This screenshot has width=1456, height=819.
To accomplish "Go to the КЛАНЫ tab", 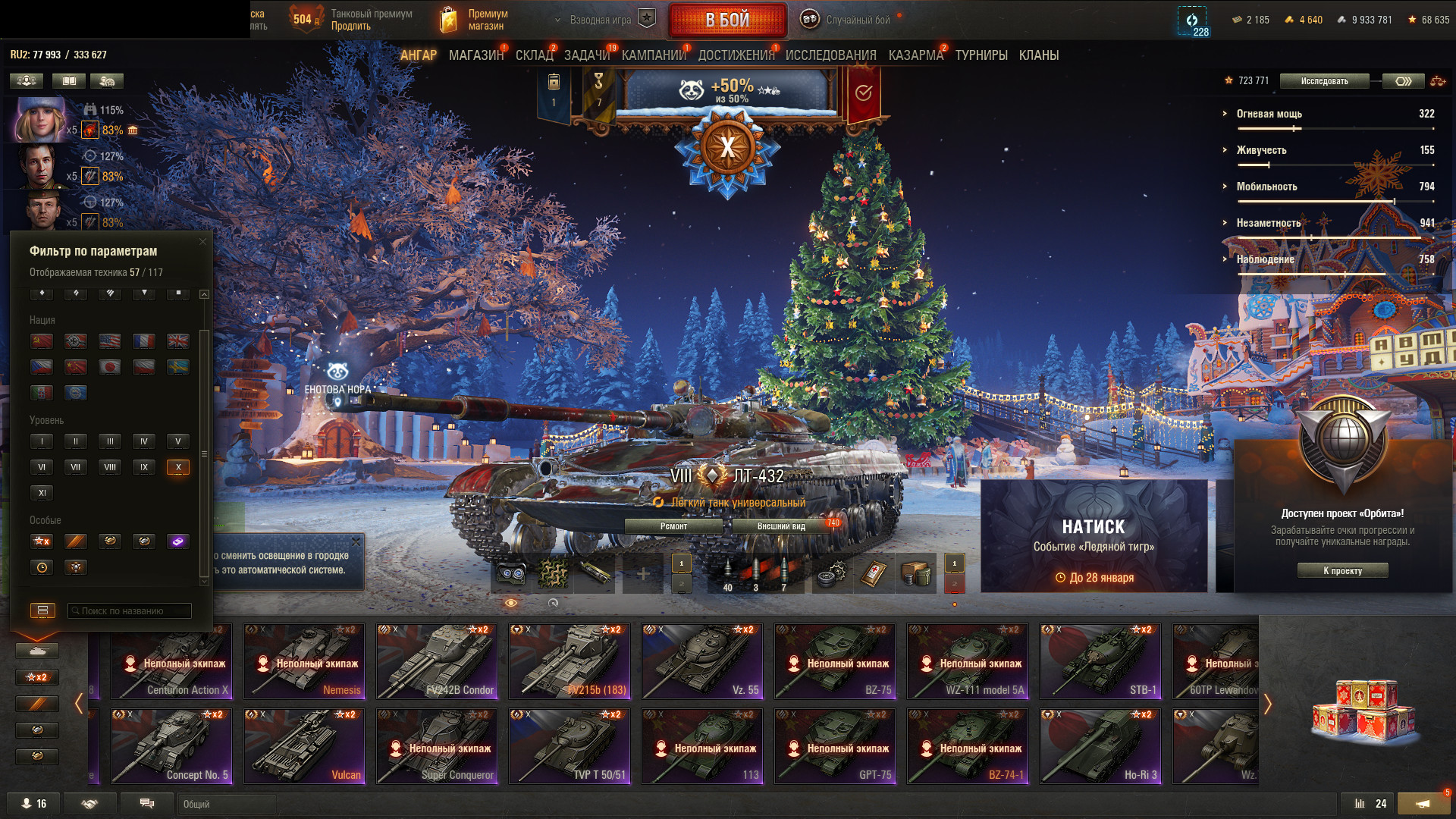I will (1038, 55).
